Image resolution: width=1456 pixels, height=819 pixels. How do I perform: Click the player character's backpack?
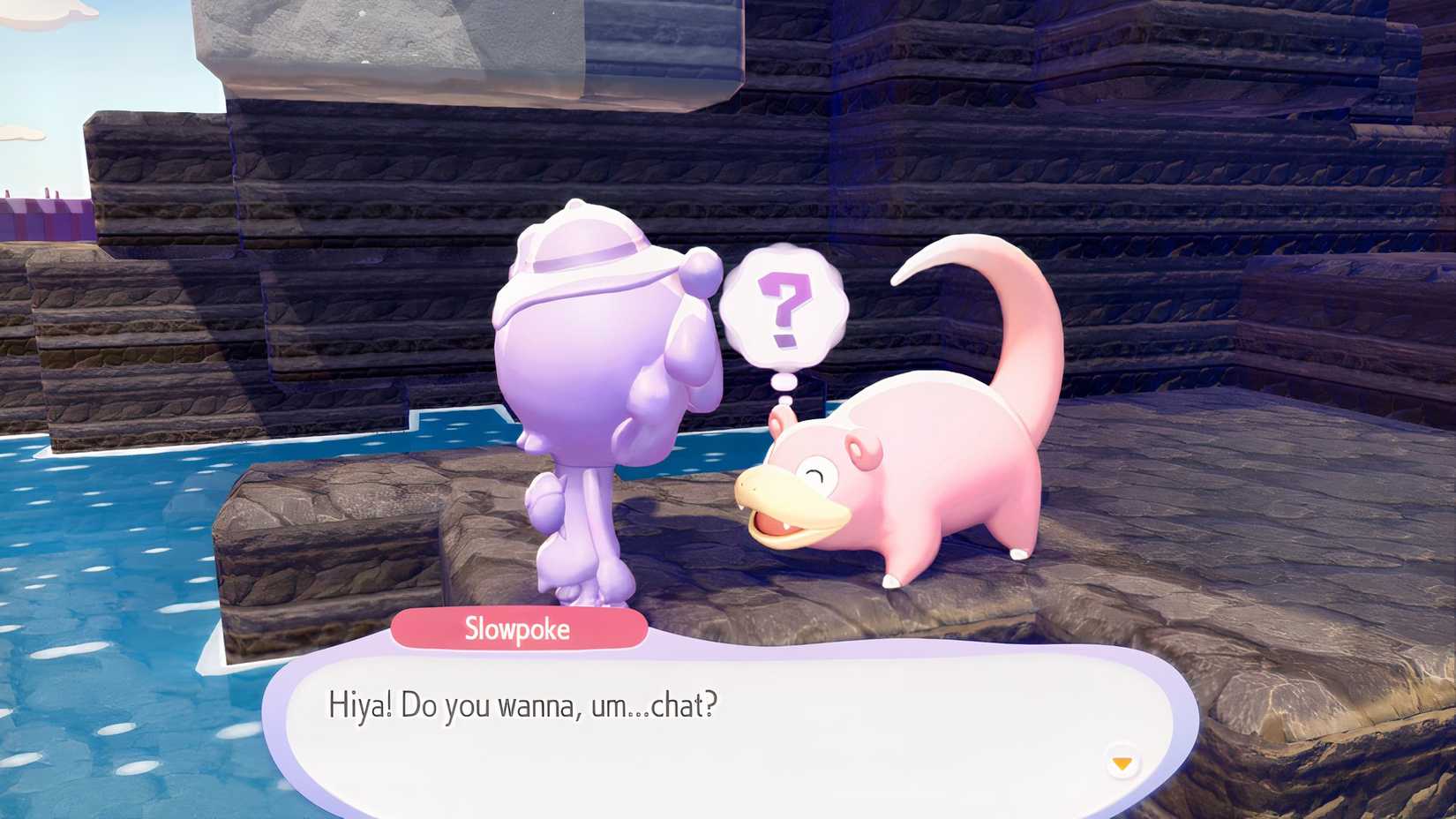point(582,371)
